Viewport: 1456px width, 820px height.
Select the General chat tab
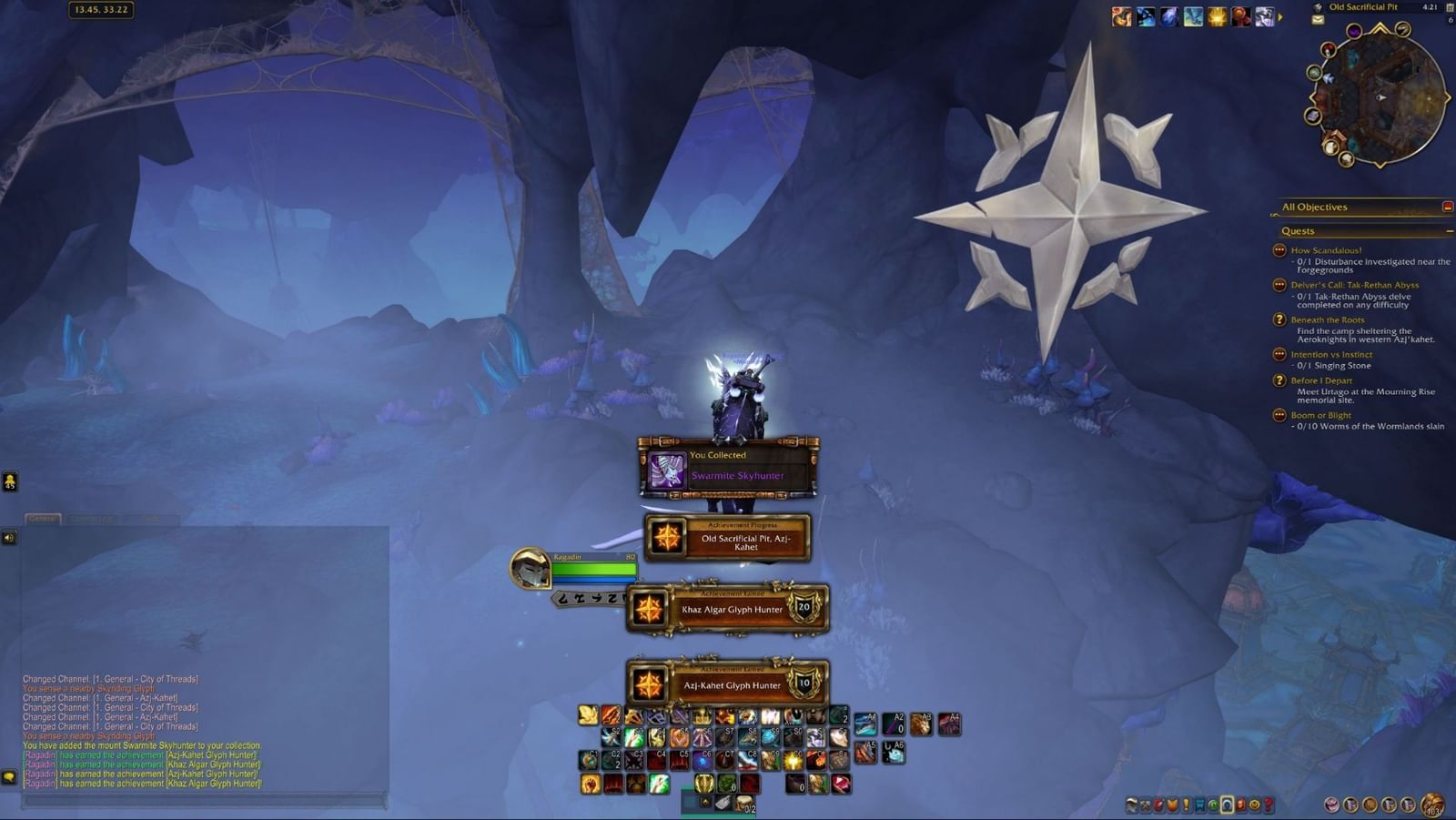(x=43, y=519)
